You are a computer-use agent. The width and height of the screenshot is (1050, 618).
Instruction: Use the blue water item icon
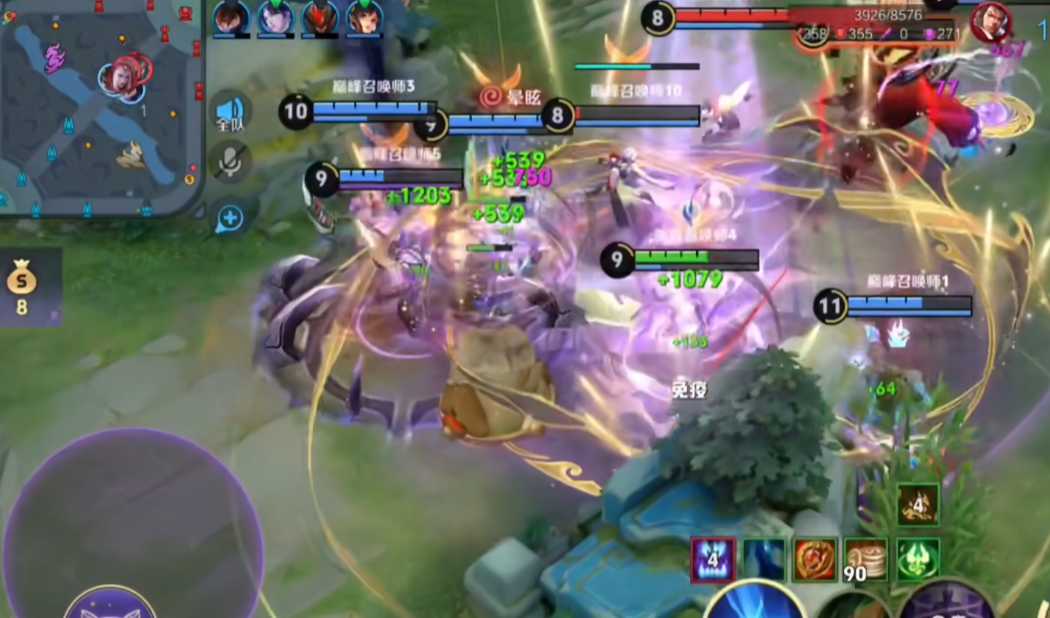764,560
